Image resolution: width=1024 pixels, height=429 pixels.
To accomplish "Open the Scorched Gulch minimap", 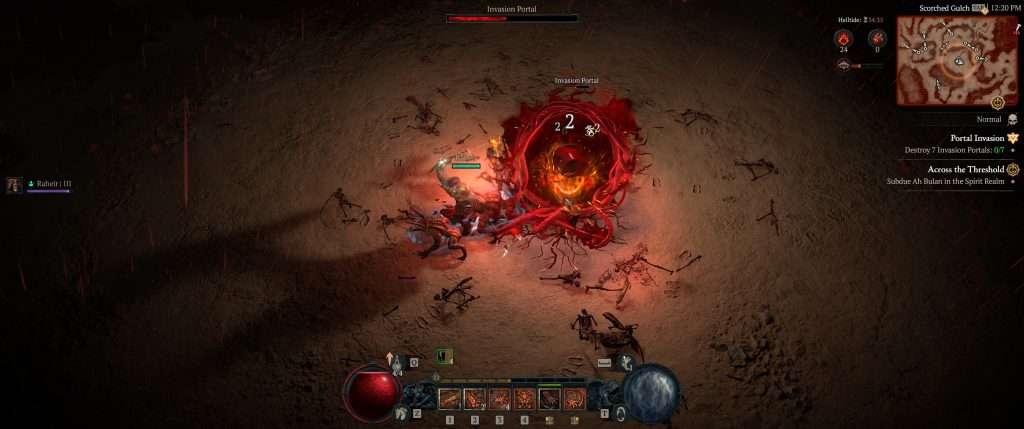I will (x=956, y=60).
